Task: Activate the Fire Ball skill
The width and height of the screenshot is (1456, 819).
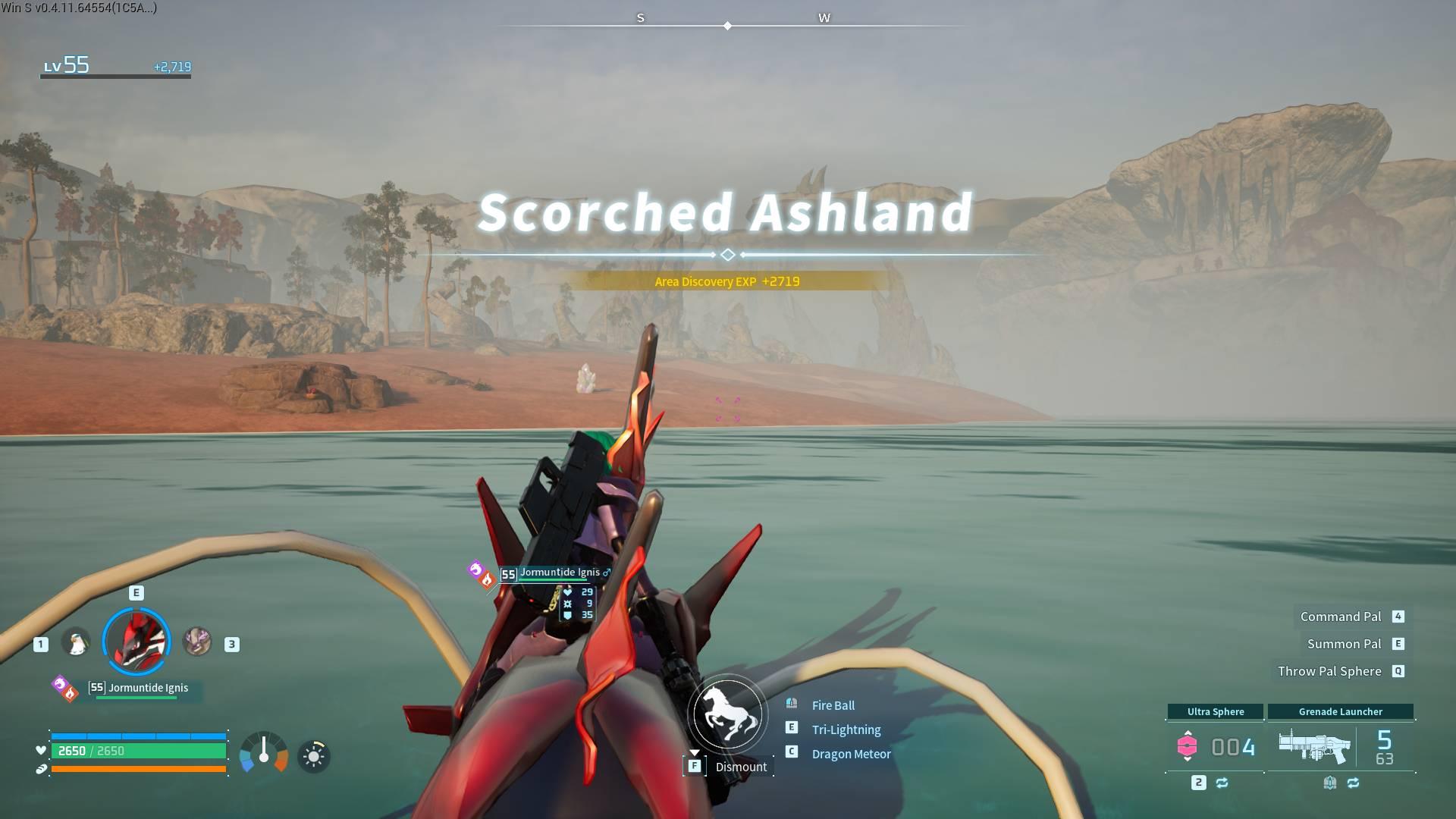Action: tap(833, 705)
